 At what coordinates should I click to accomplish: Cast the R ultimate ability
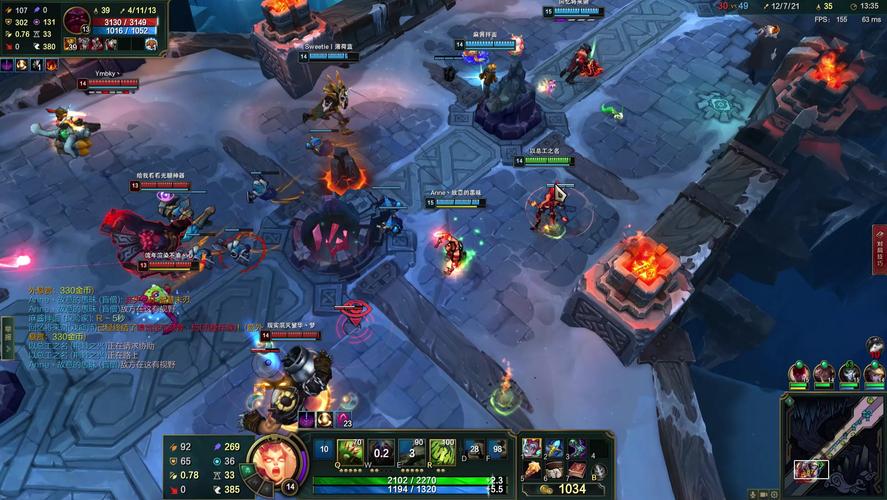click(442, 452)
